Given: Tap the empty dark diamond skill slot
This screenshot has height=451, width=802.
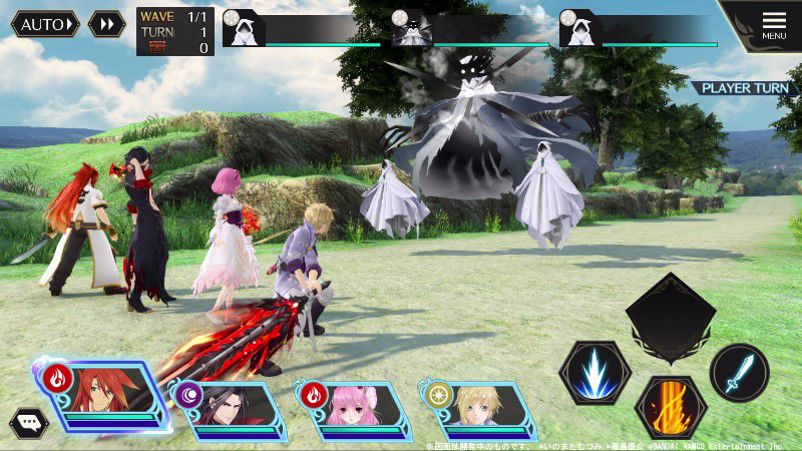Looking at the screenshot, I should coord(670,320).
